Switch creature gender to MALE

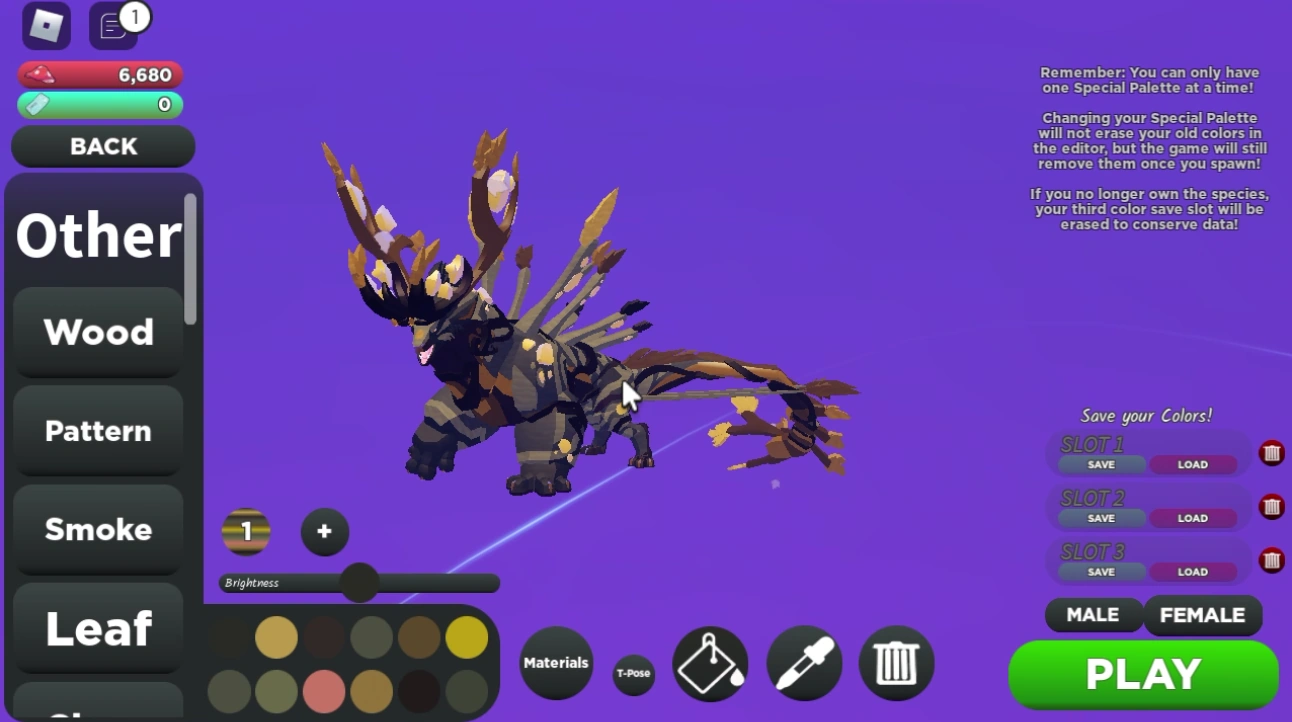click(1093, 615)
